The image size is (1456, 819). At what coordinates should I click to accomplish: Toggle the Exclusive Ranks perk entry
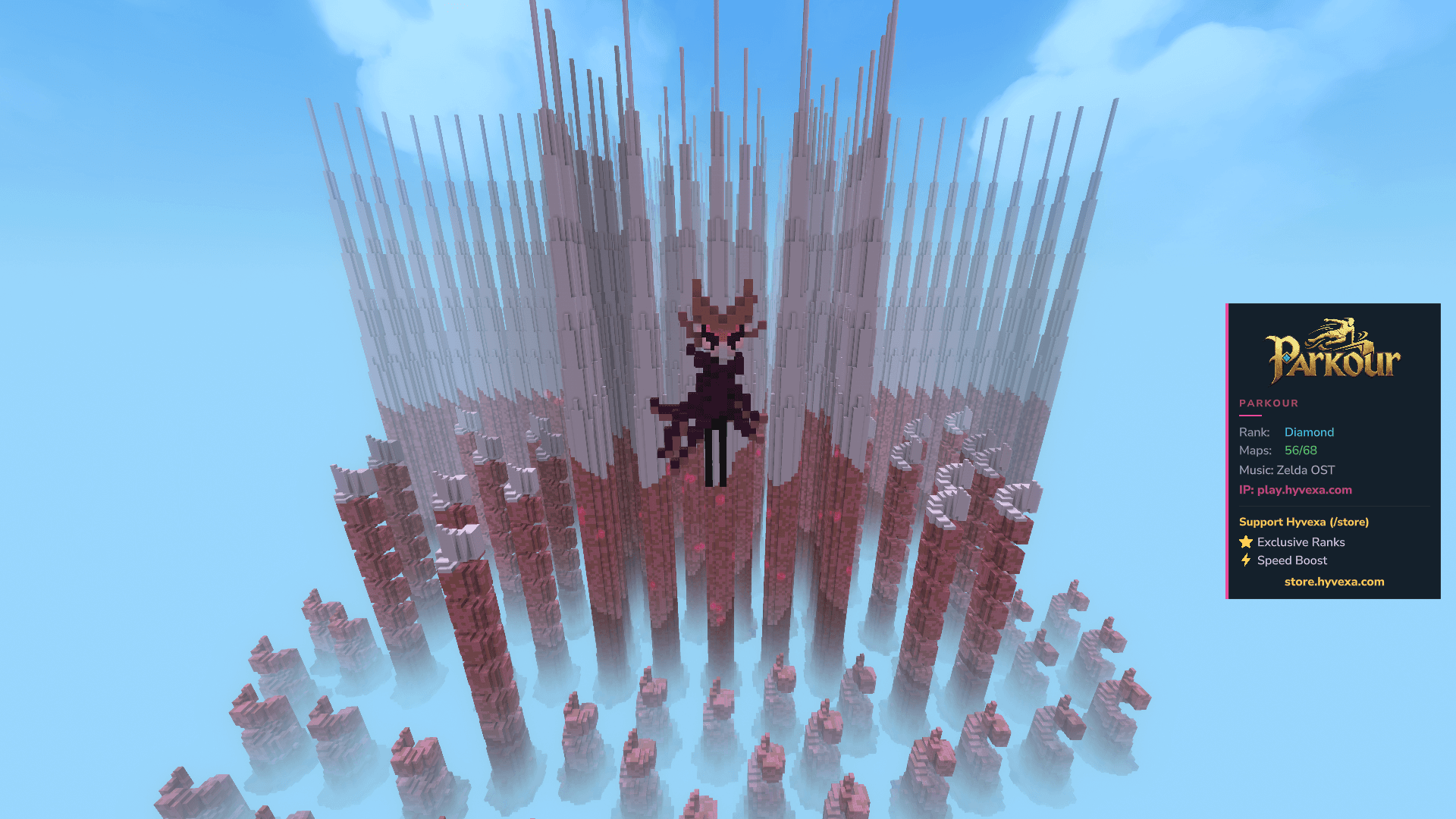click(1300, 541)
